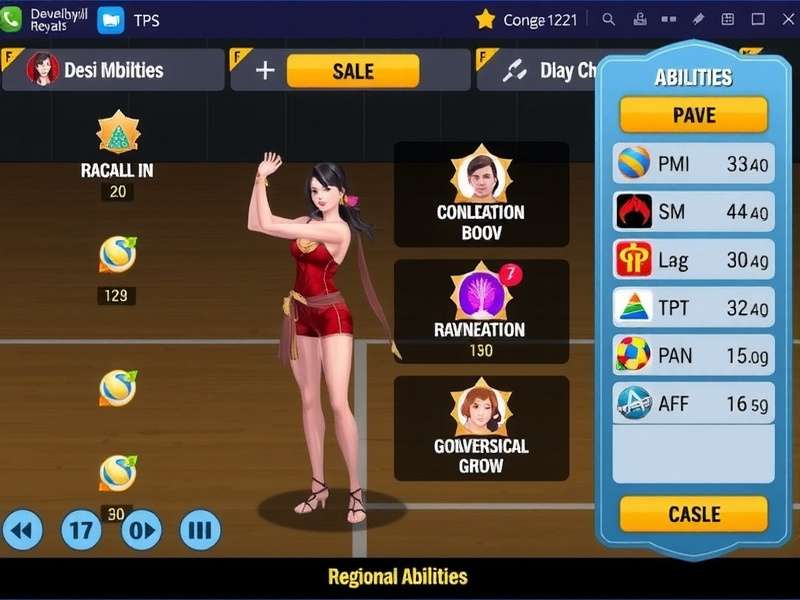This screenshot has height=600, width=800.
Task: Click the search magnifier in title bar
Action: [609, 19]
